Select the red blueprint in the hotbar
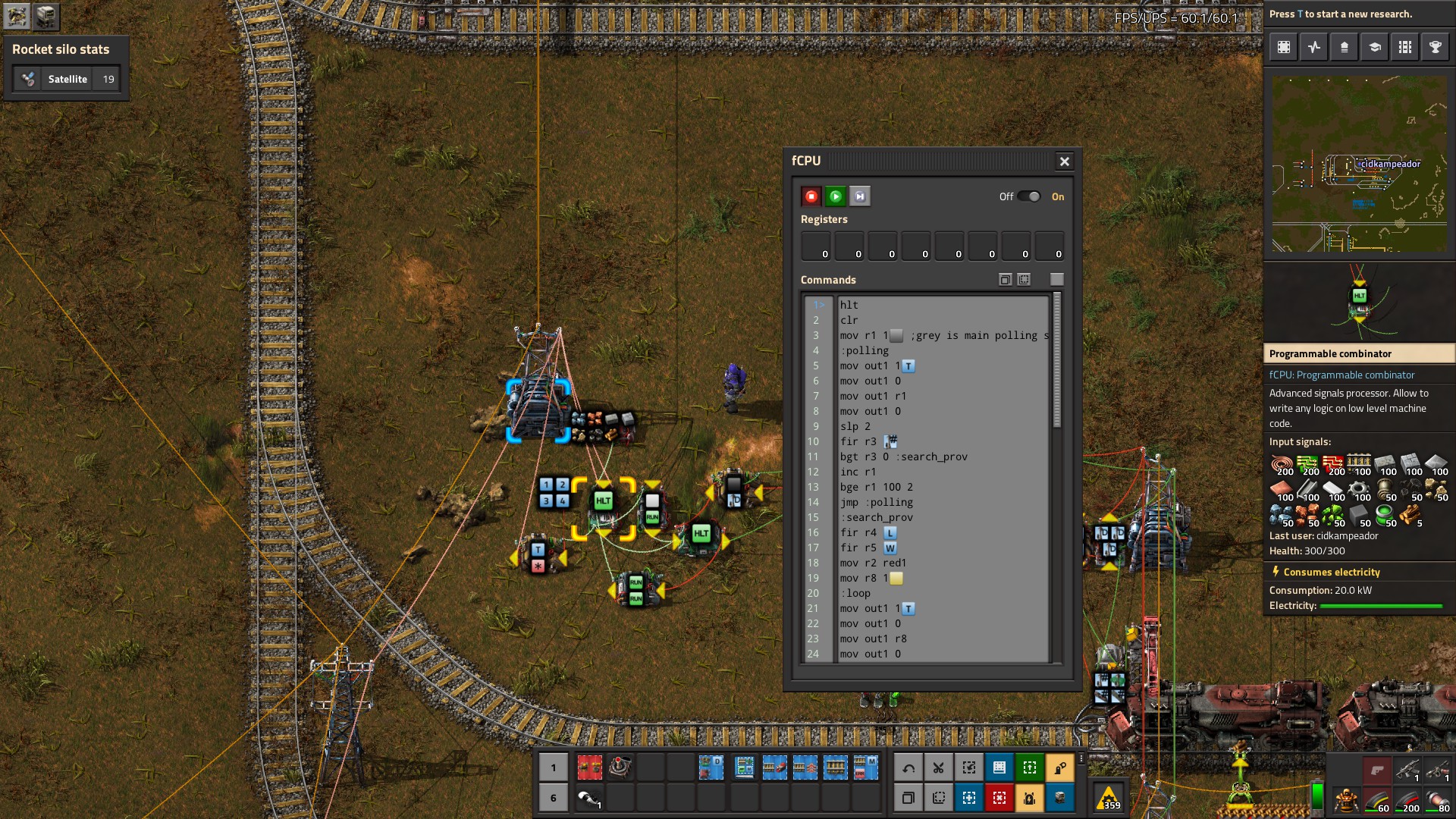 tap(589, 767)
